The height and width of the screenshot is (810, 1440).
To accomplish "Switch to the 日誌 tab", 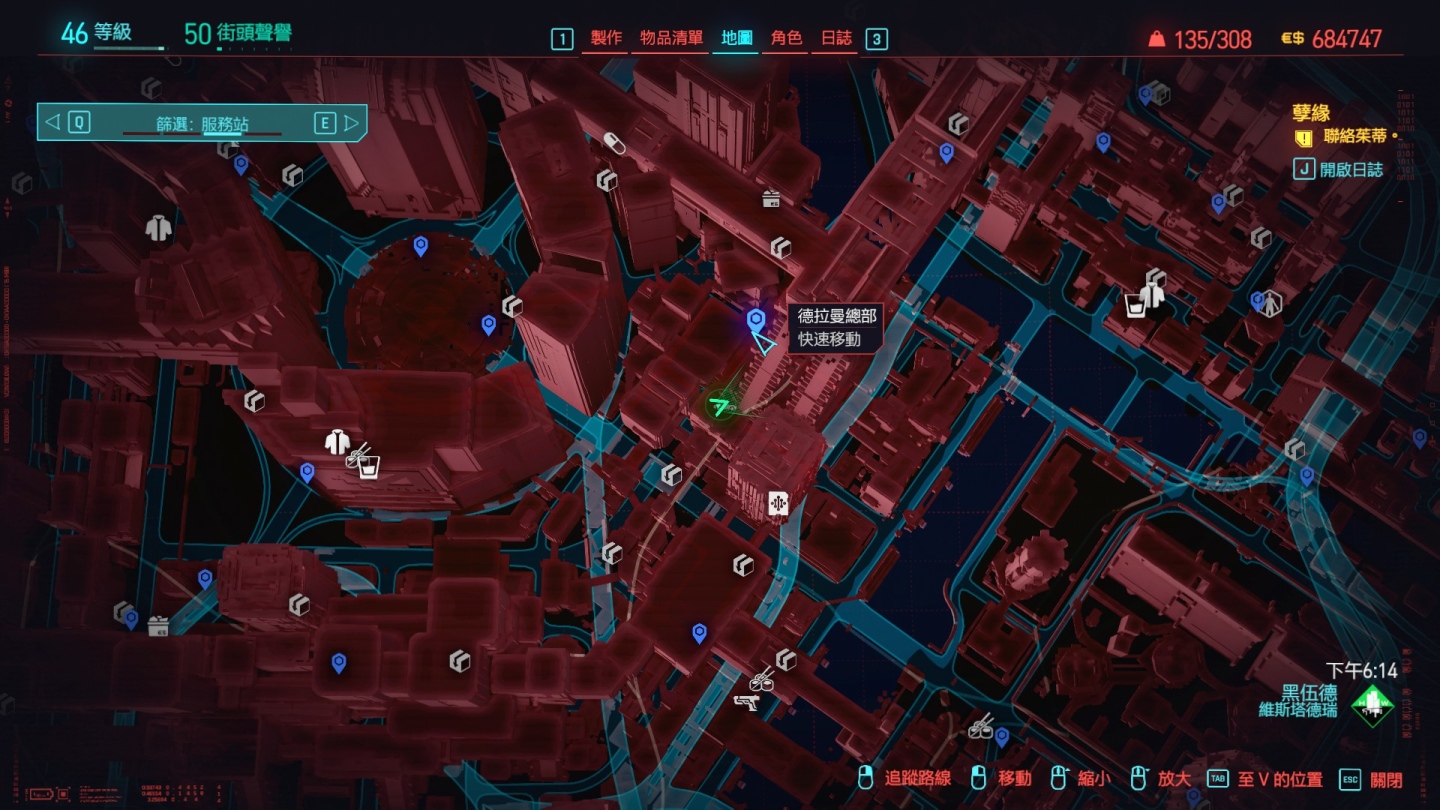I will (837, 40).
